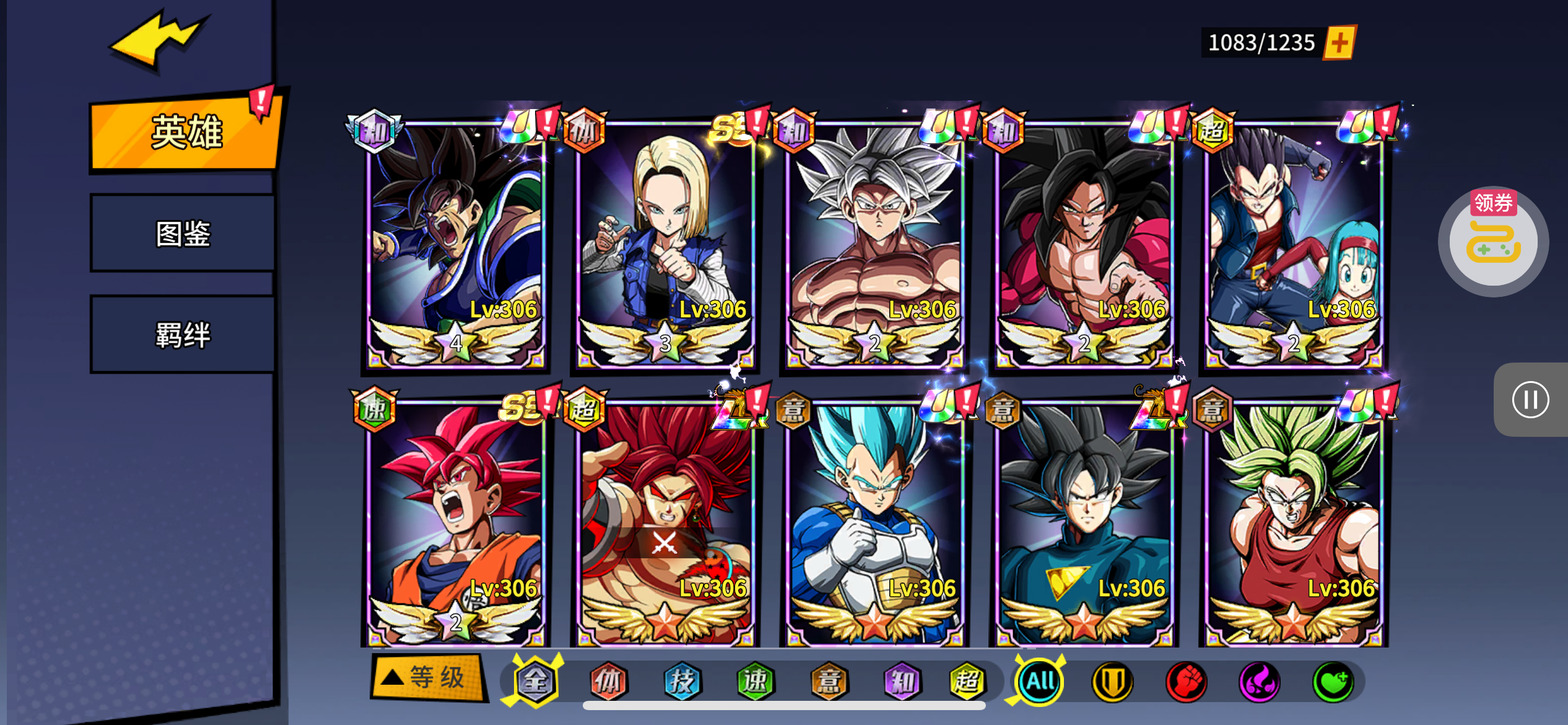Filter heroes by red 体 type
This screenshot has height=725, width=1568.
pyautogui.click(x=608, y=682)
